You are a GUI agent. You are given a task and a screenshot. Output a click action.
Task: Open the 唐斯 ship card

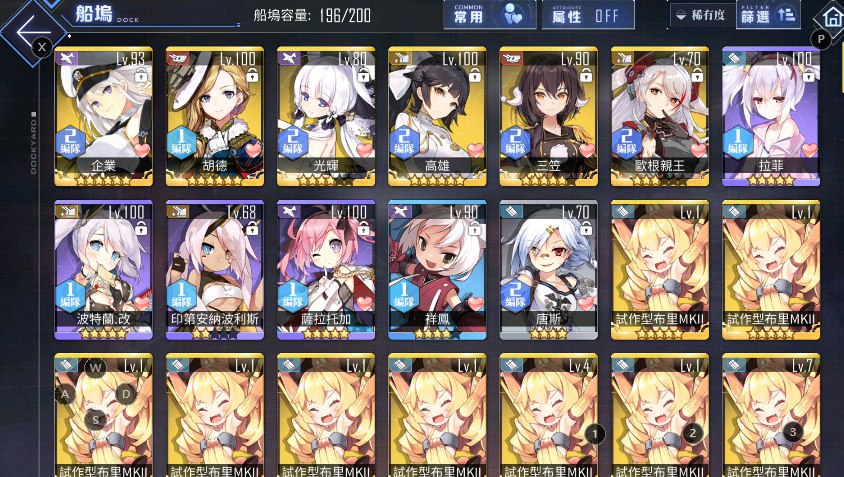click(547, 270)
